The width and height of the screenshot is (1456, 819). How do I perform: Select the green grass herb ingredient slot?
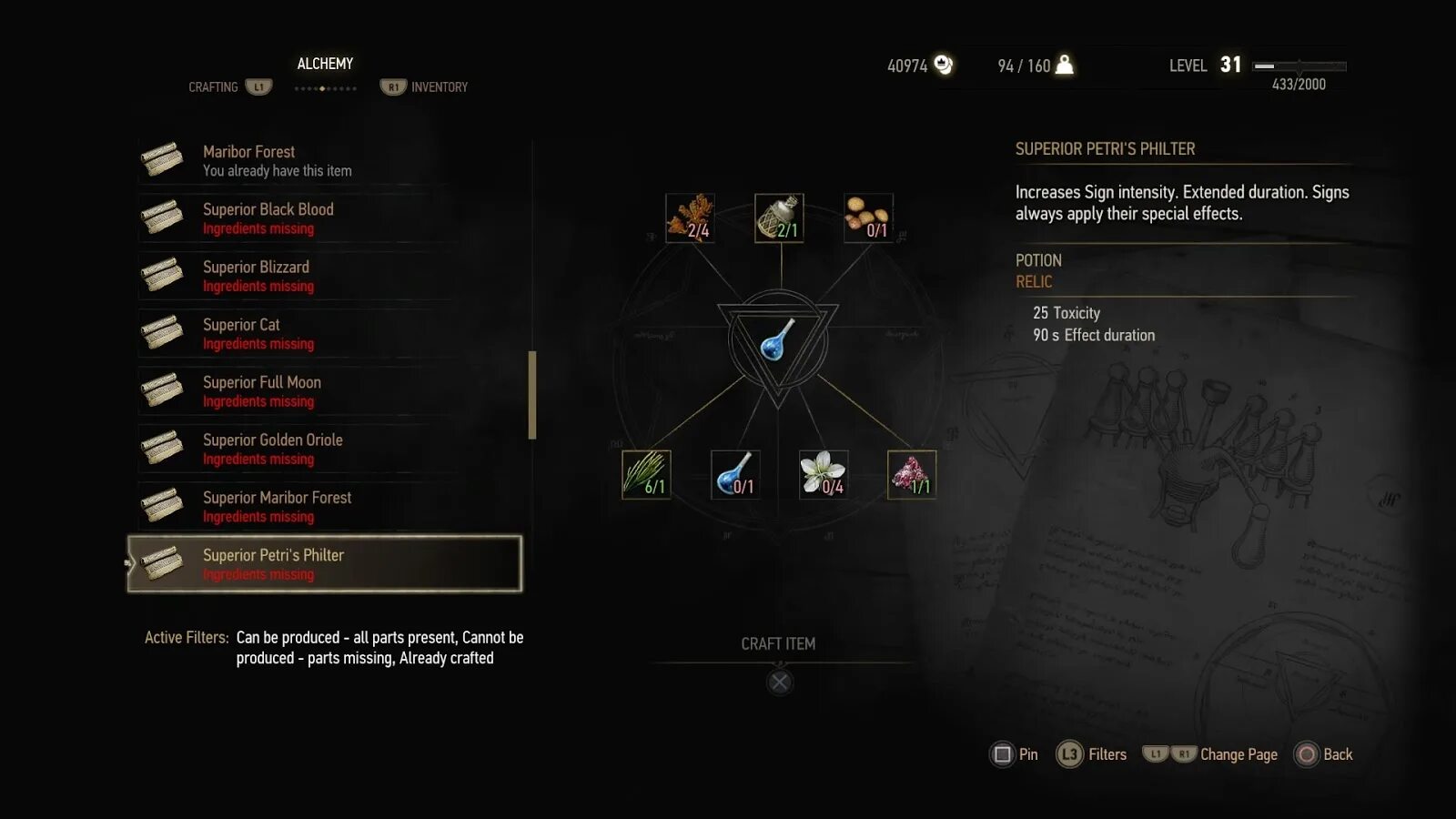(646, 474)
